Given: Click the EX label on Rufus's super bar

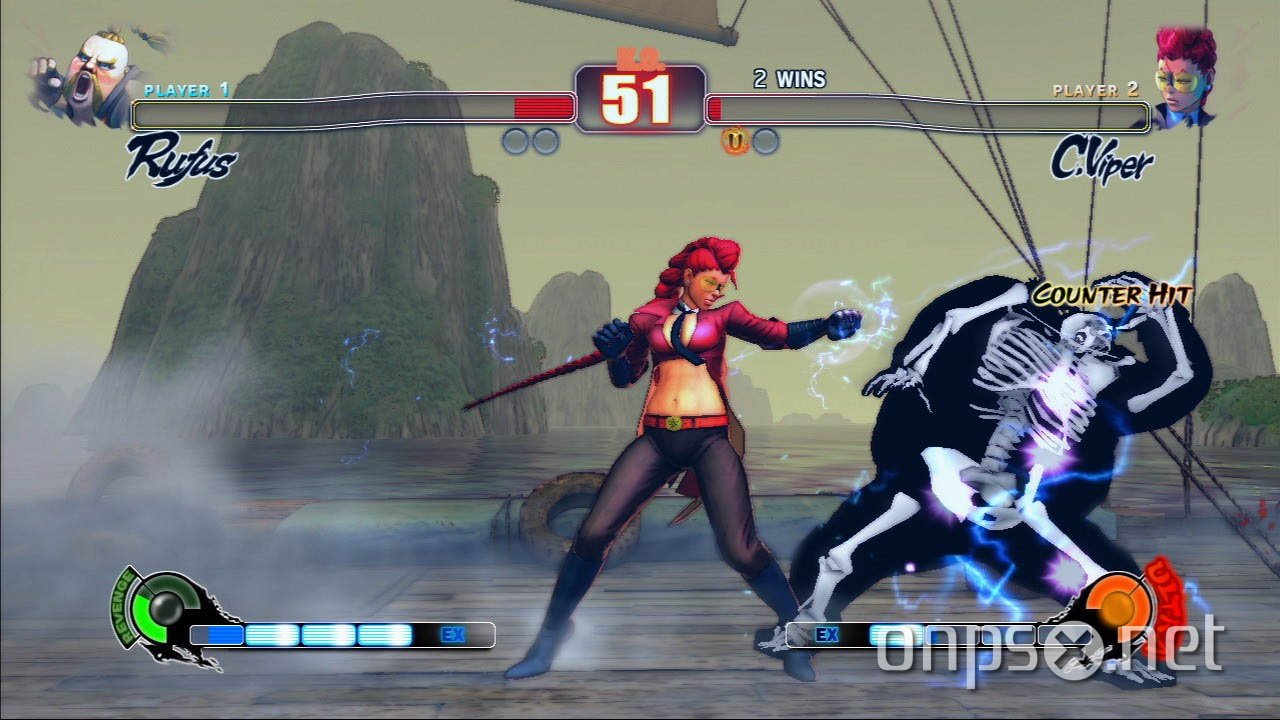Looking at the screenshot, I should click(x=450, y=634).
